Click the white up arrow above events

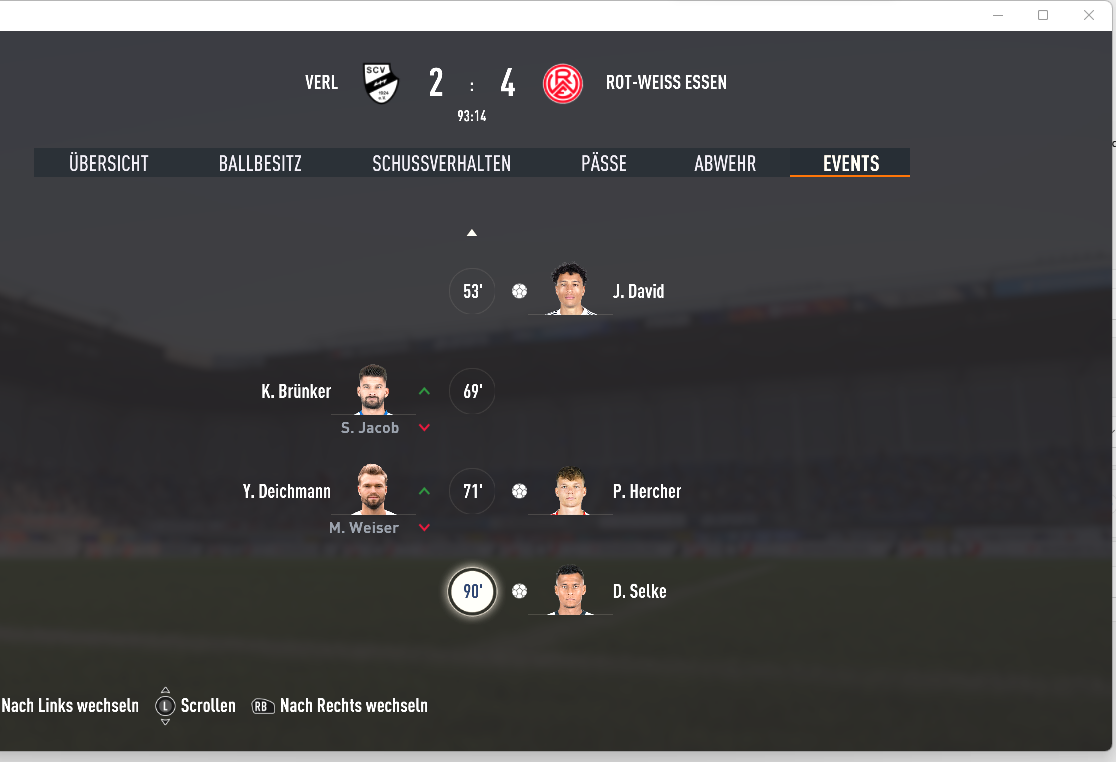pos(472,233)
